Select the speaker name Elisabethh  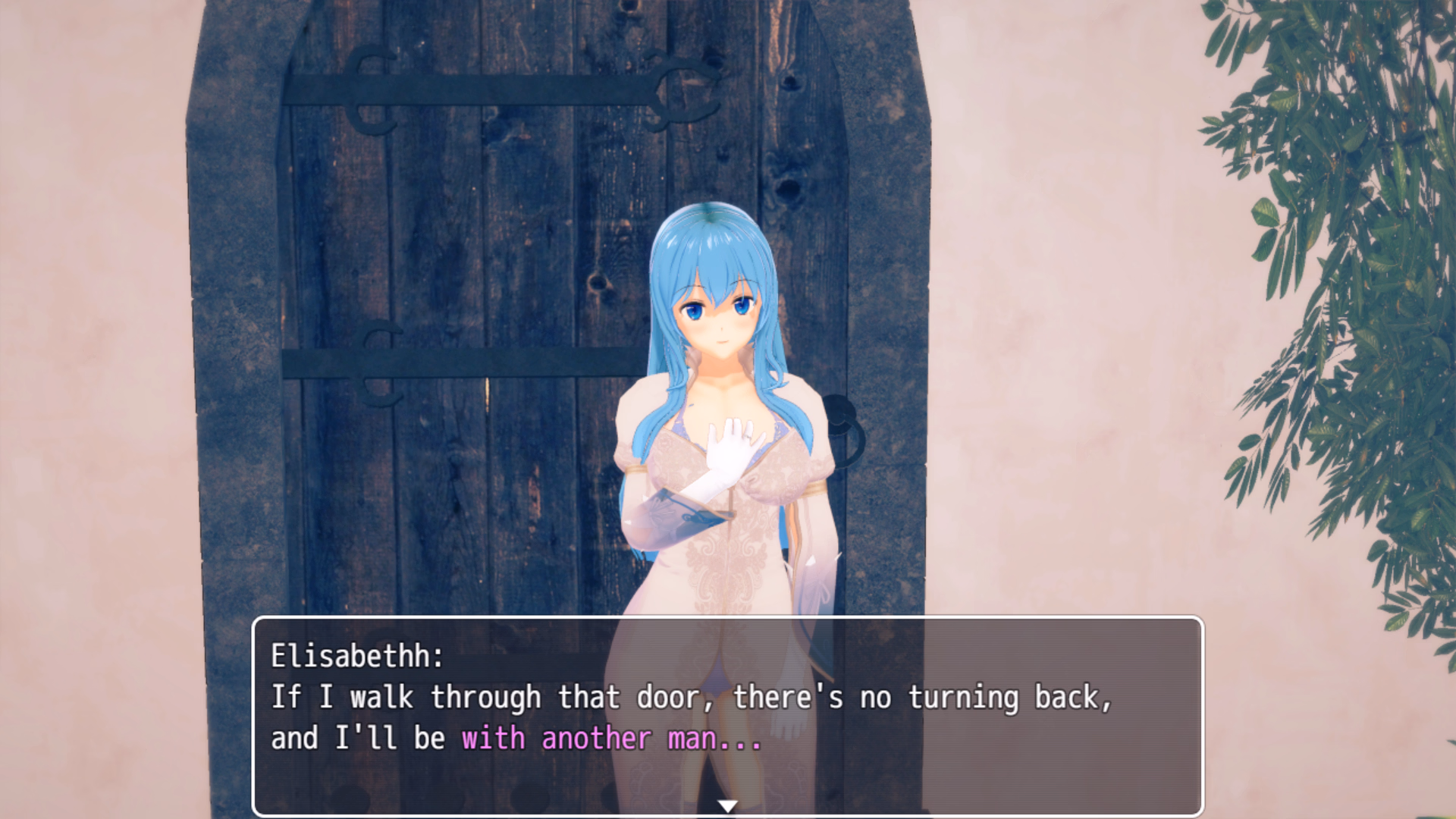356,657
